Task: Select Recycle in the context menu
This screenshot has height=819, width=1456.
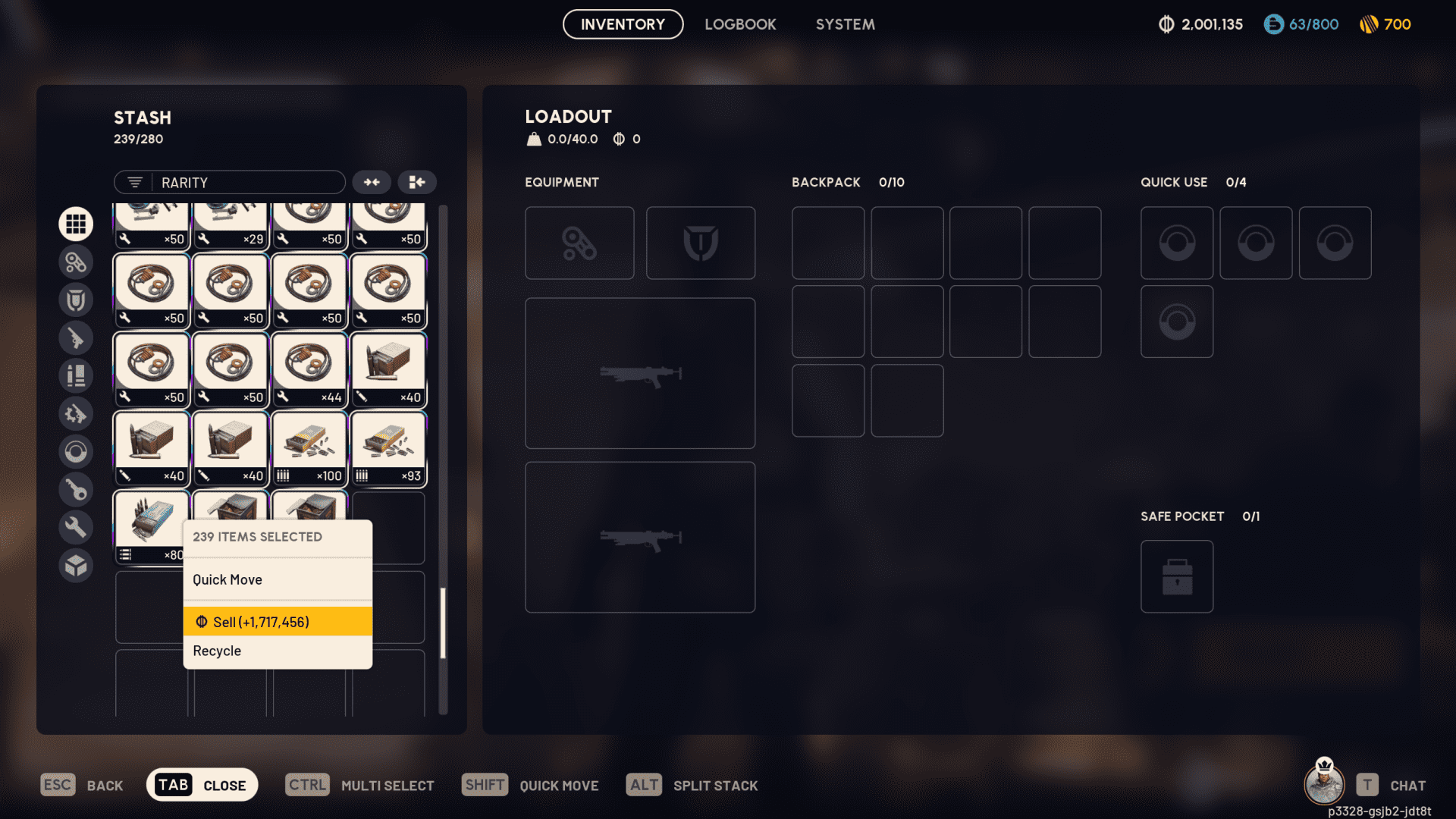Action: click(217, 650)
